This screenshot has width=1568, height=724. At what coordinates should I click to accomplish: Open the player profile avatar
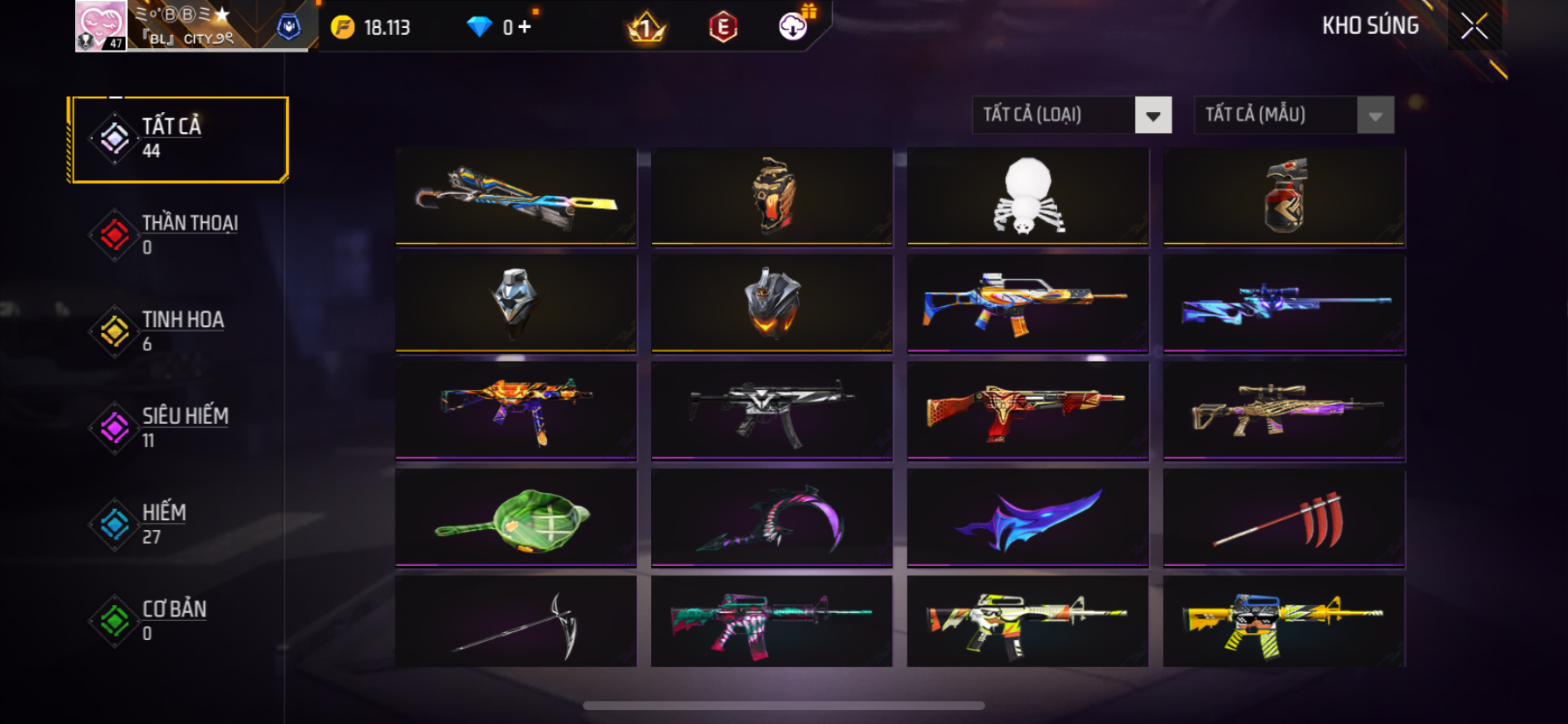tap(101, 26)
